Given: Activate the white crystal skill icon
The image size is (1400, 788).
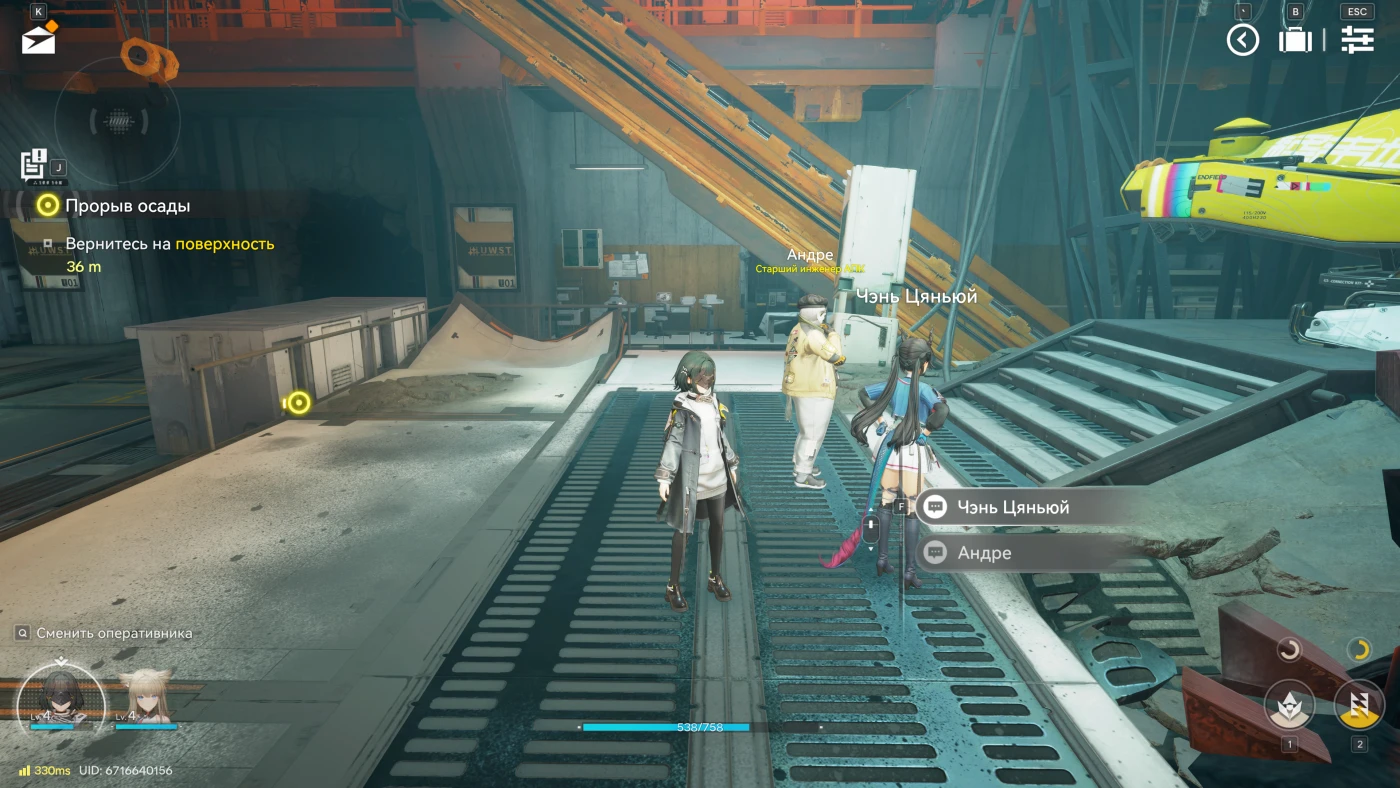Looking at the screenshot, I should 1289,704.
